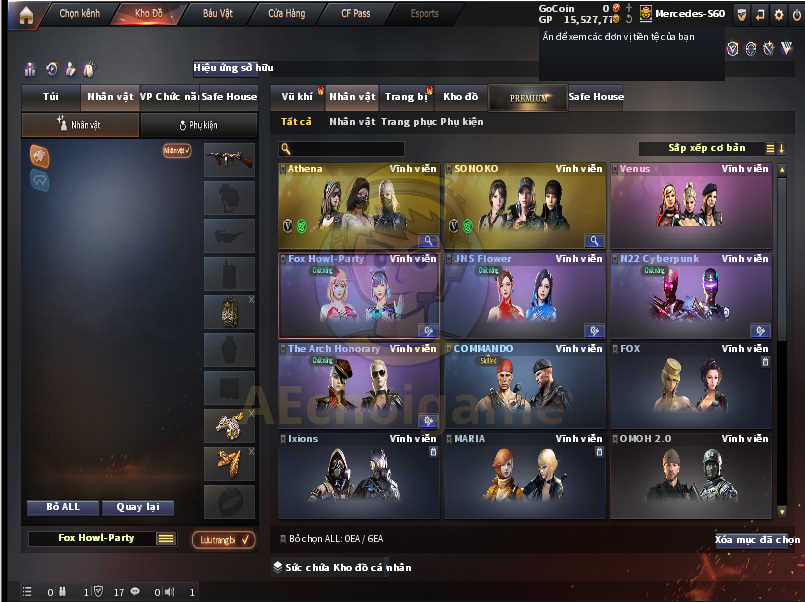The image size is (805, 602).
Task: Select the Vũ khí weapons tab
Action: click(x=297, y=97)
